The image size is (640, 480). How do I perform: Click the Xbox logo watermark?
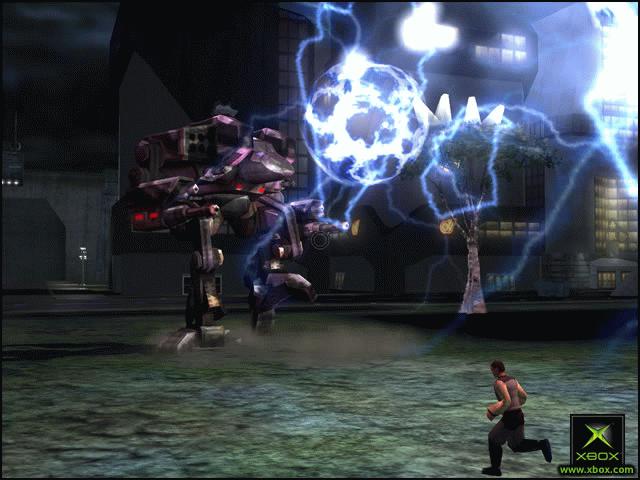pyautogui.click(x=597, y=438)
